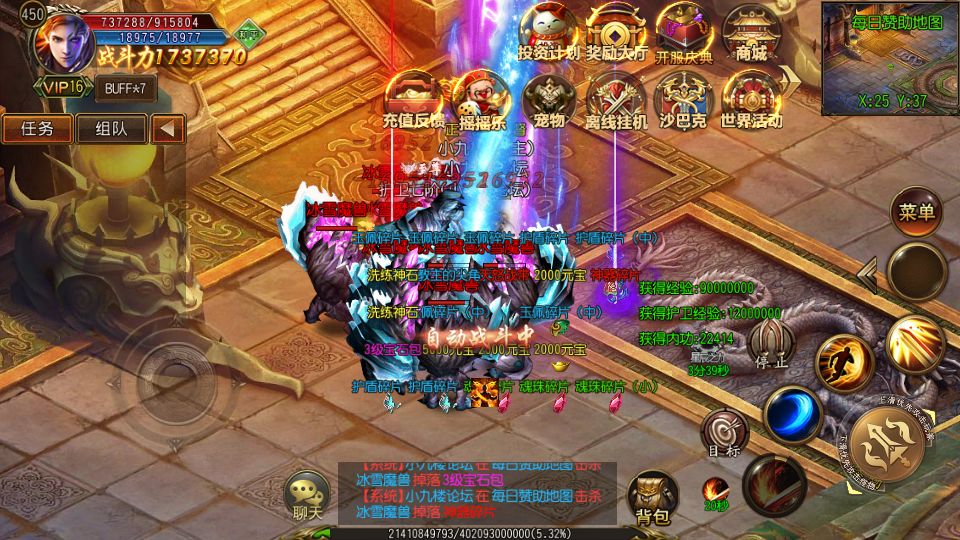Switch to the 组队 team tab
Image resolution: width=960 pixels, height=540 pixels.
tap(111, 128)
